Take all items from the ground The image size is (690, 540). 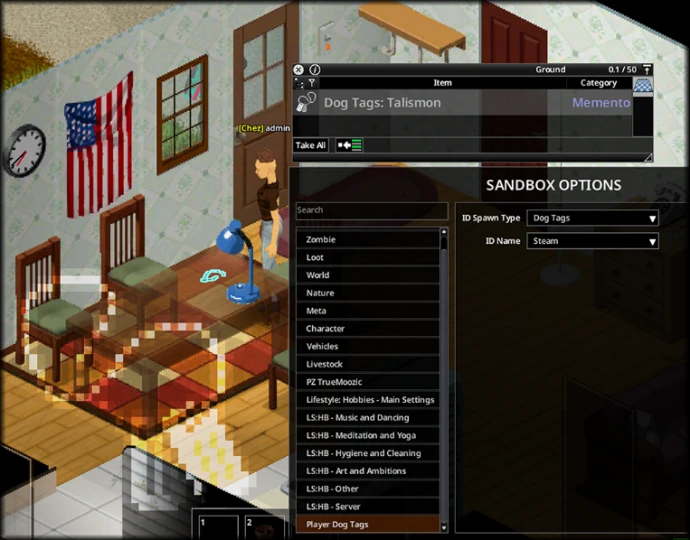(x=311, y=145)
